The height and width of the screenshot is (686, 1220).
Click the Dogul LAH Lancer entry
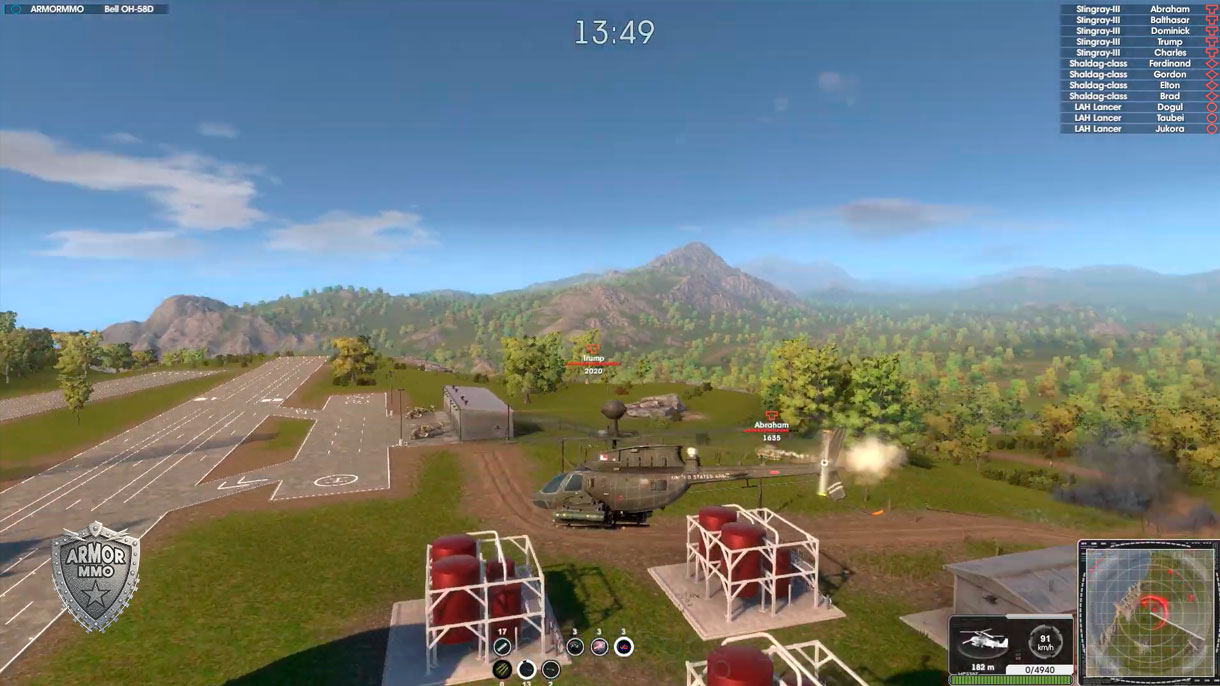click(1138, 107)
